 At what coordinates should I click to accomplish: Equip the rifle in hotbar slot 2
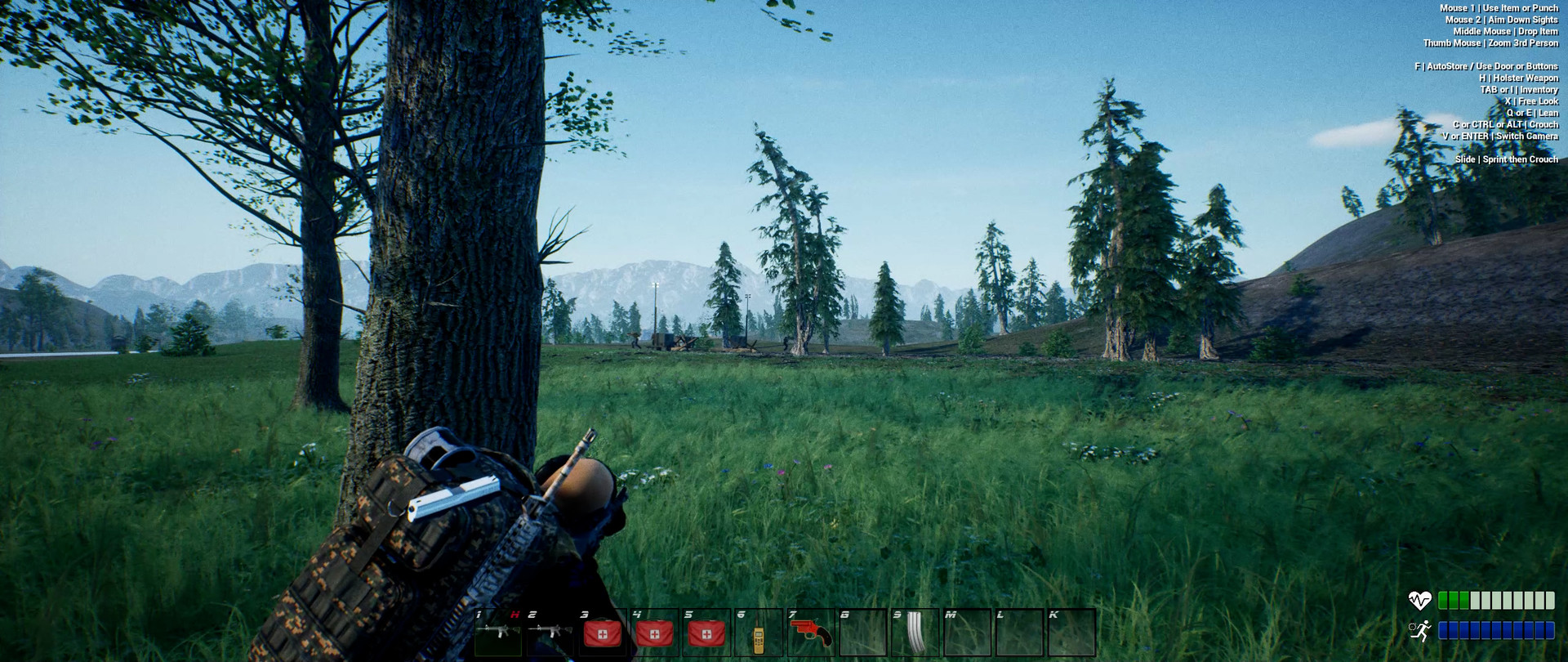(x=550, y=633)
